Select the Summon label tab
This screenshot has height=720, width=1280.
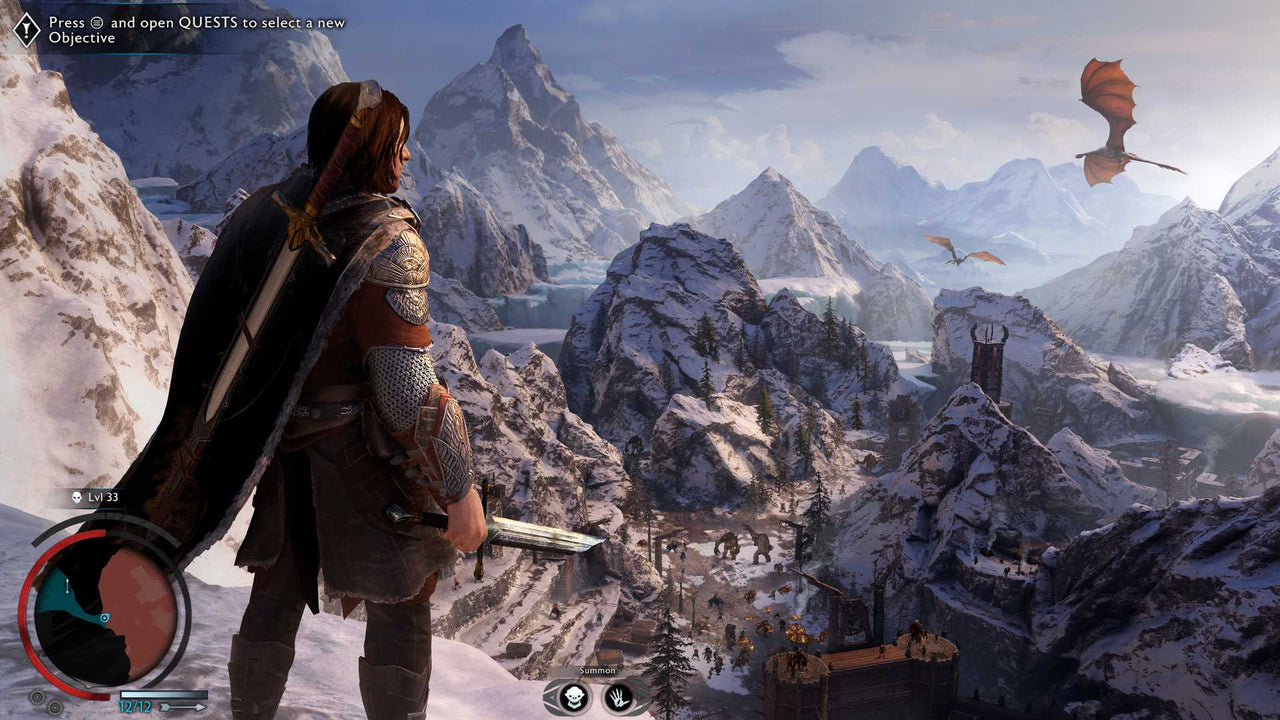[x=597, y=671]
